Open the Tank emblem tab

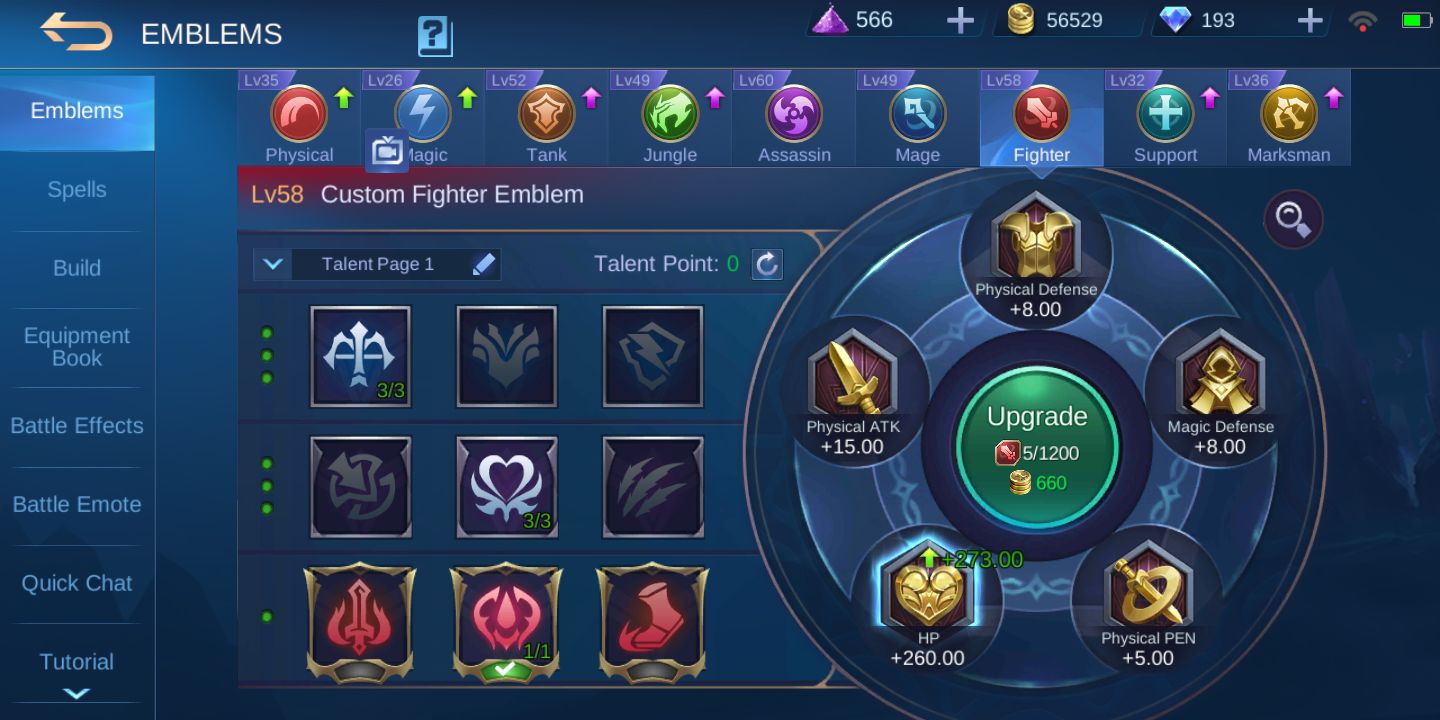click(x=546, y=115)
